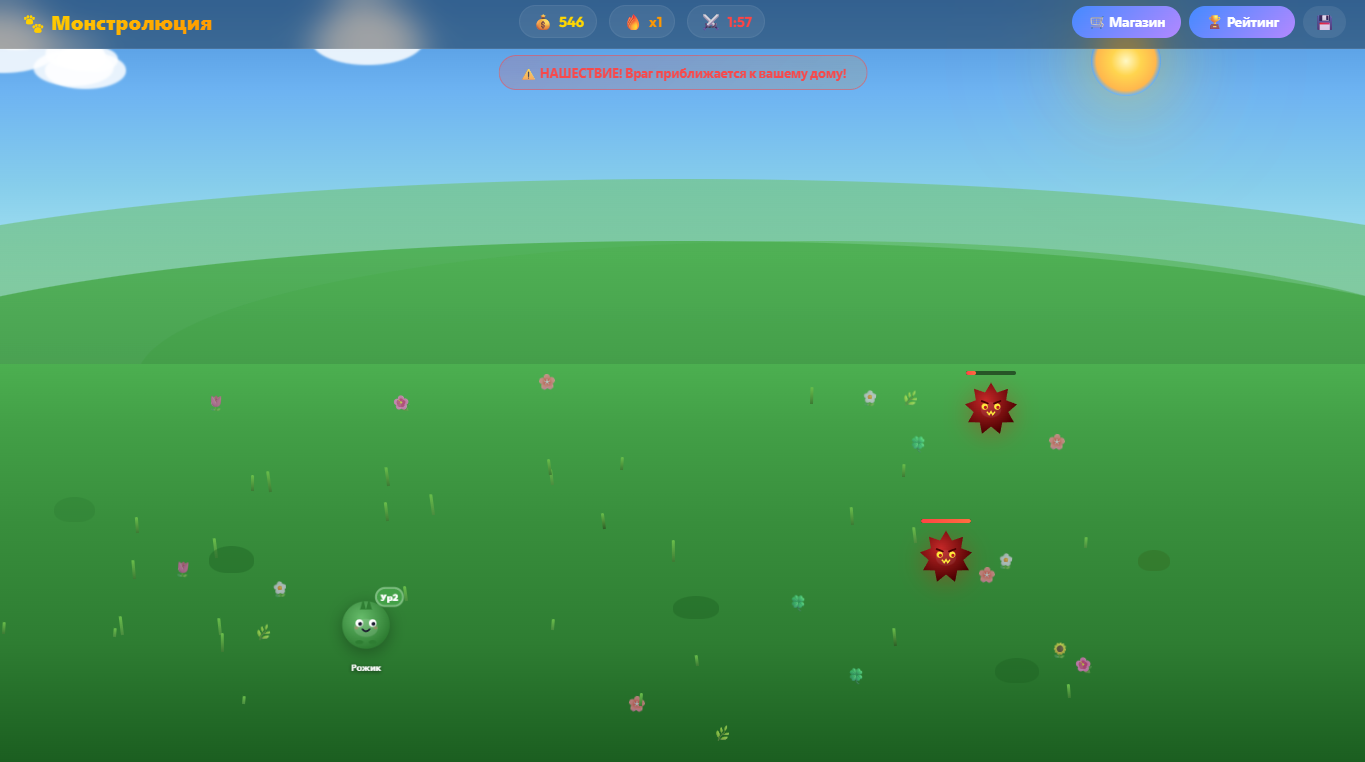Click the warning triangle in invasion banner
Screen dimensions: 1365x762
pos(528,72)
